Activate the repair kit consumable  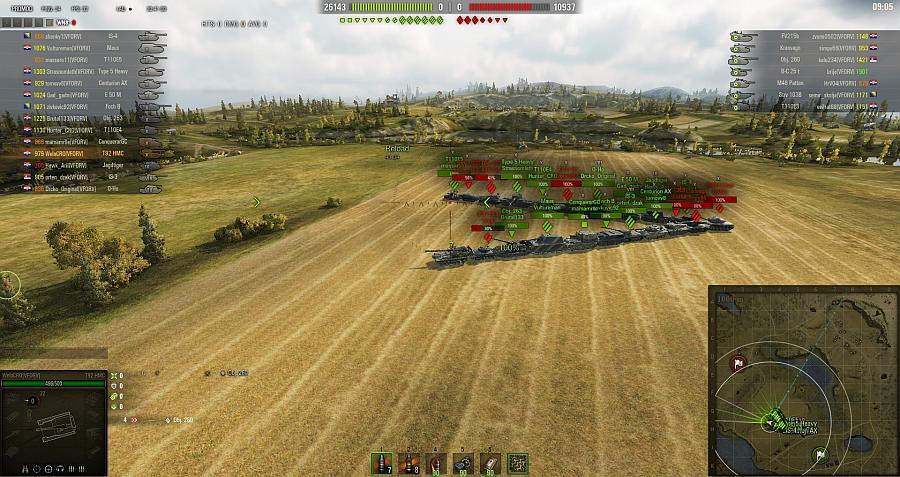pos(463,462)
